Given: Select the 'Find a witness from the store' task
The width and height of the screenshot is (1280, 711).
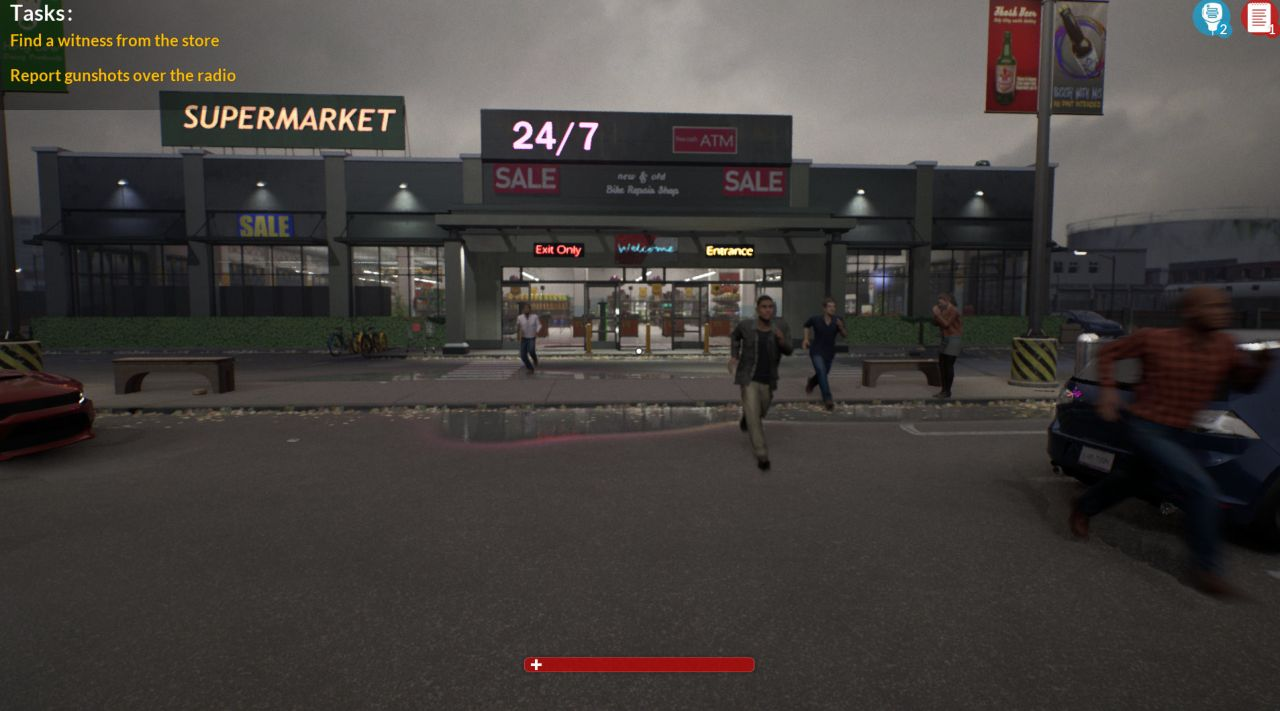Looking at the screenshot, I should (x=114, y=41).
